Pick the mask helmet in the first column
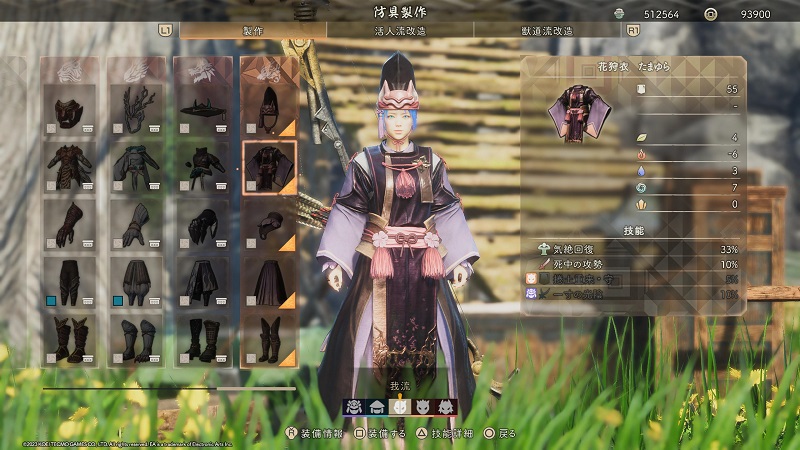Image resolution: width=800 pixels, height=450 pixels. [x=69, y=110]
